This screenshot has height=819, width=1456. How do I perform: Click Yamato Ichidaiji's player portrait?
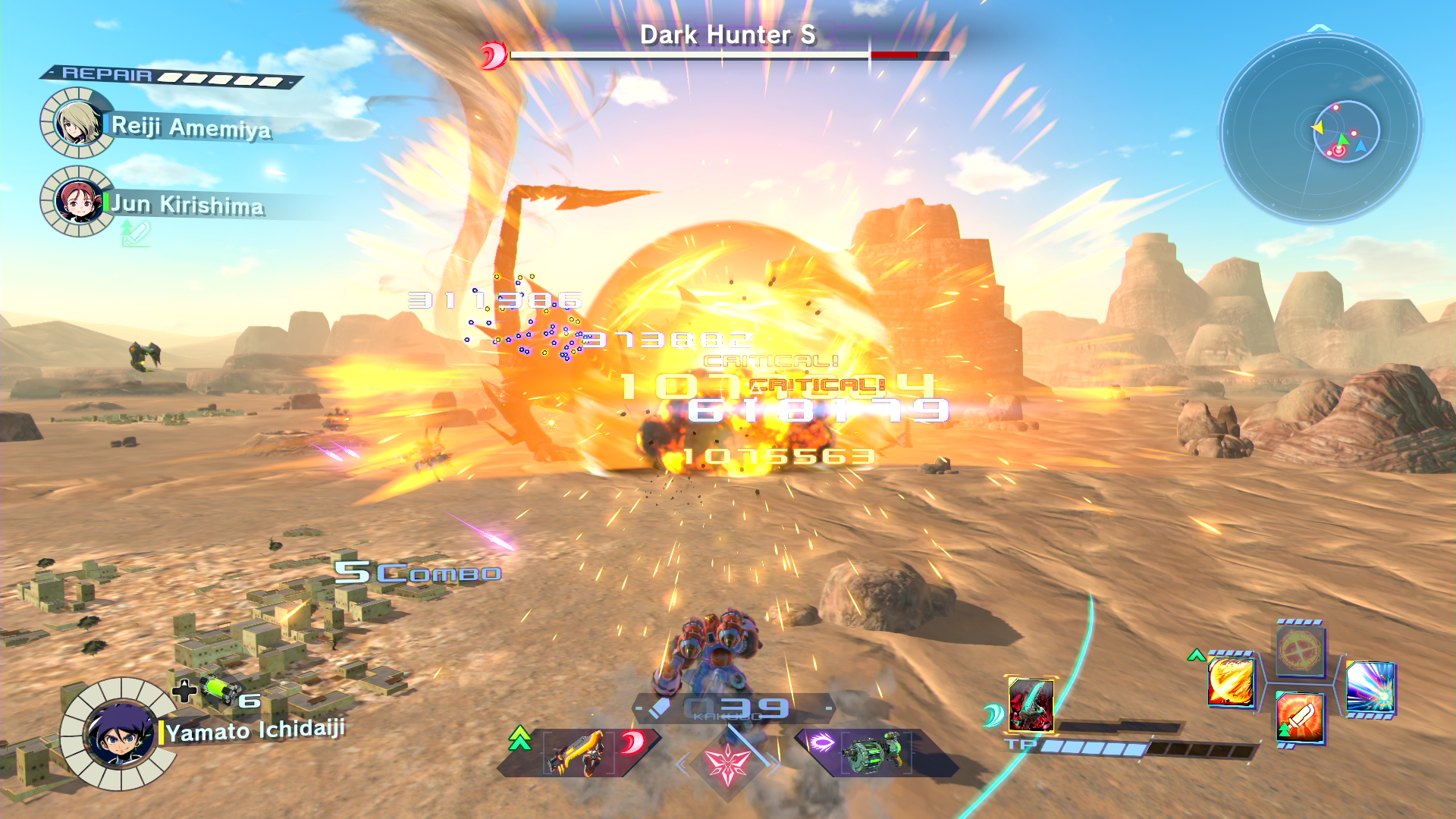coord(120,734)
